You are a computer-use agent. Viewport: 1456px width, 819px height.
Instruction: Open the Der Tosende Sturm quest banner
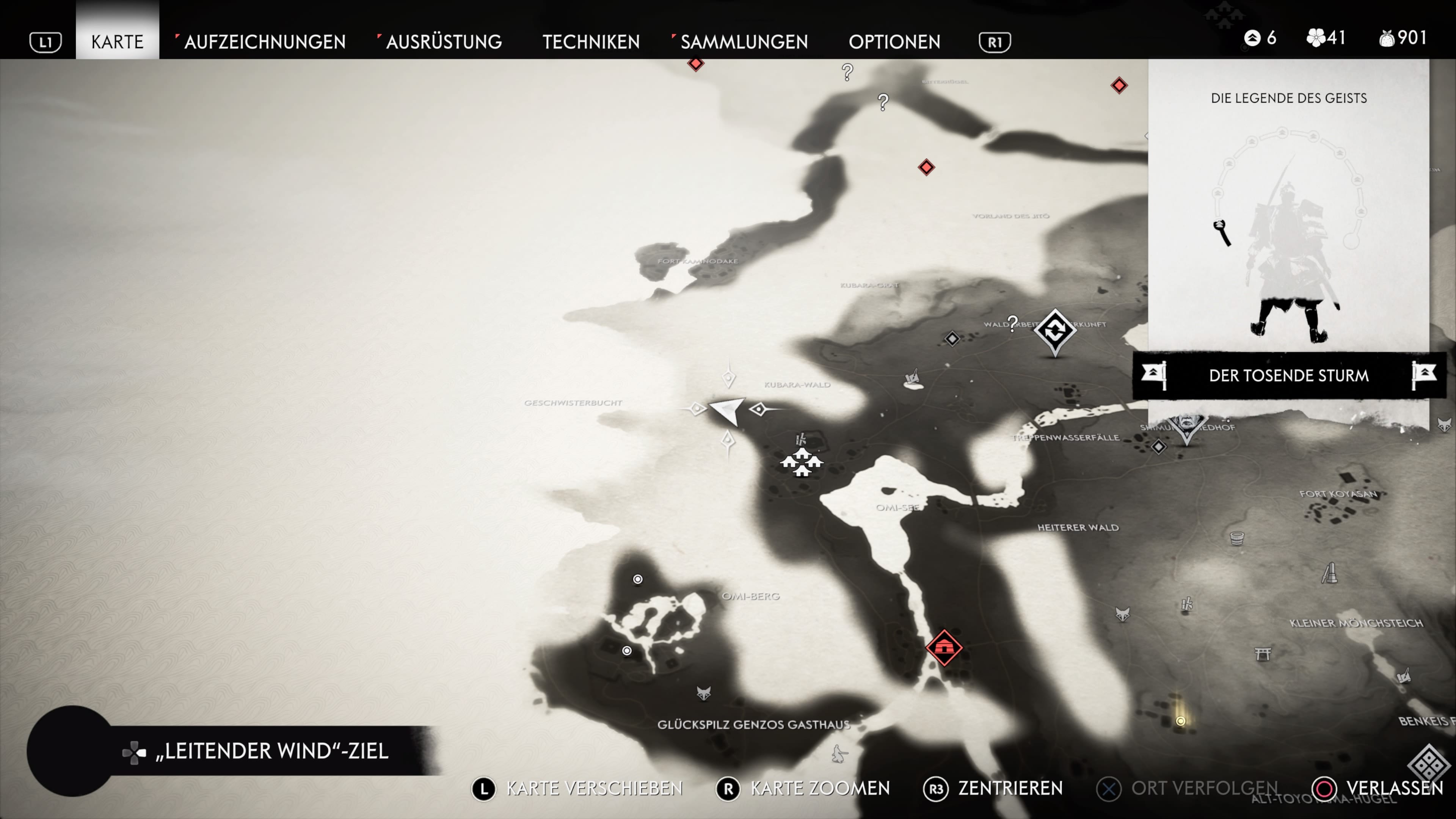click(x=1289, y=375)
